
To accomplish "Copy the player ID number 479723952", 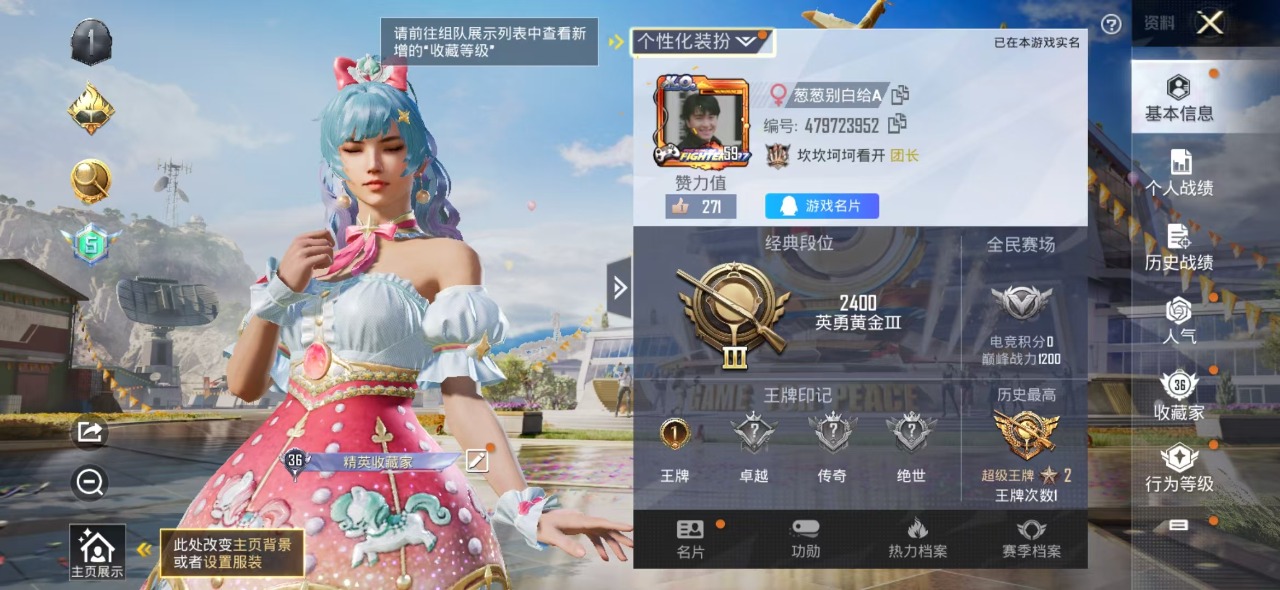I will (x=897, y=124).
